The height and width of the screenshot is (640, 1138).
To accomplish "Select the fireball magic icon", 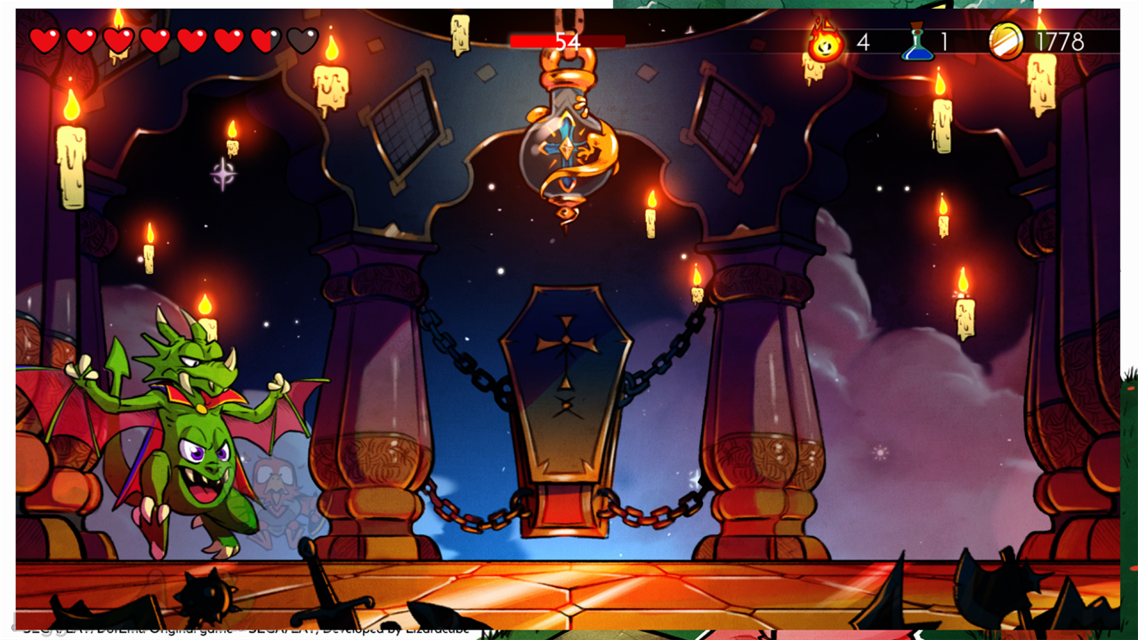I will pyautogui.click(x=825, y=42).
